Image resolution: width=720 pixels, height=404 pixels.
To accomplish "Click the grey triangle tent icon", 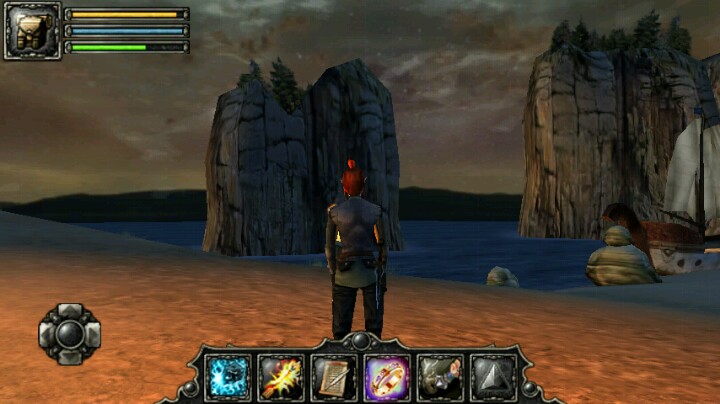I will [x=493, y=378].
